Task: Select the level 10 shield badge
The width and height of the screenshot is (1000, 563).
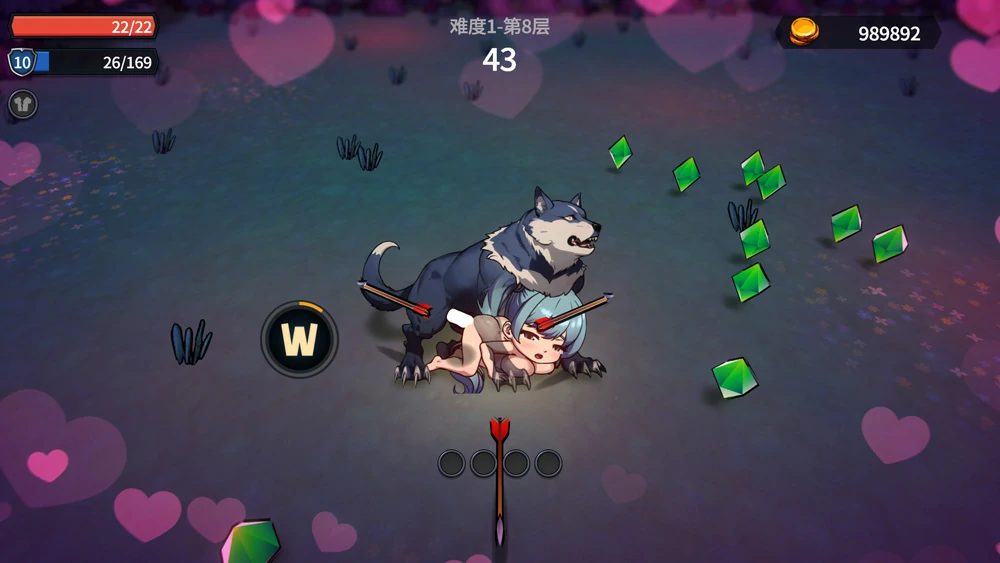Action: pos(20,63)
